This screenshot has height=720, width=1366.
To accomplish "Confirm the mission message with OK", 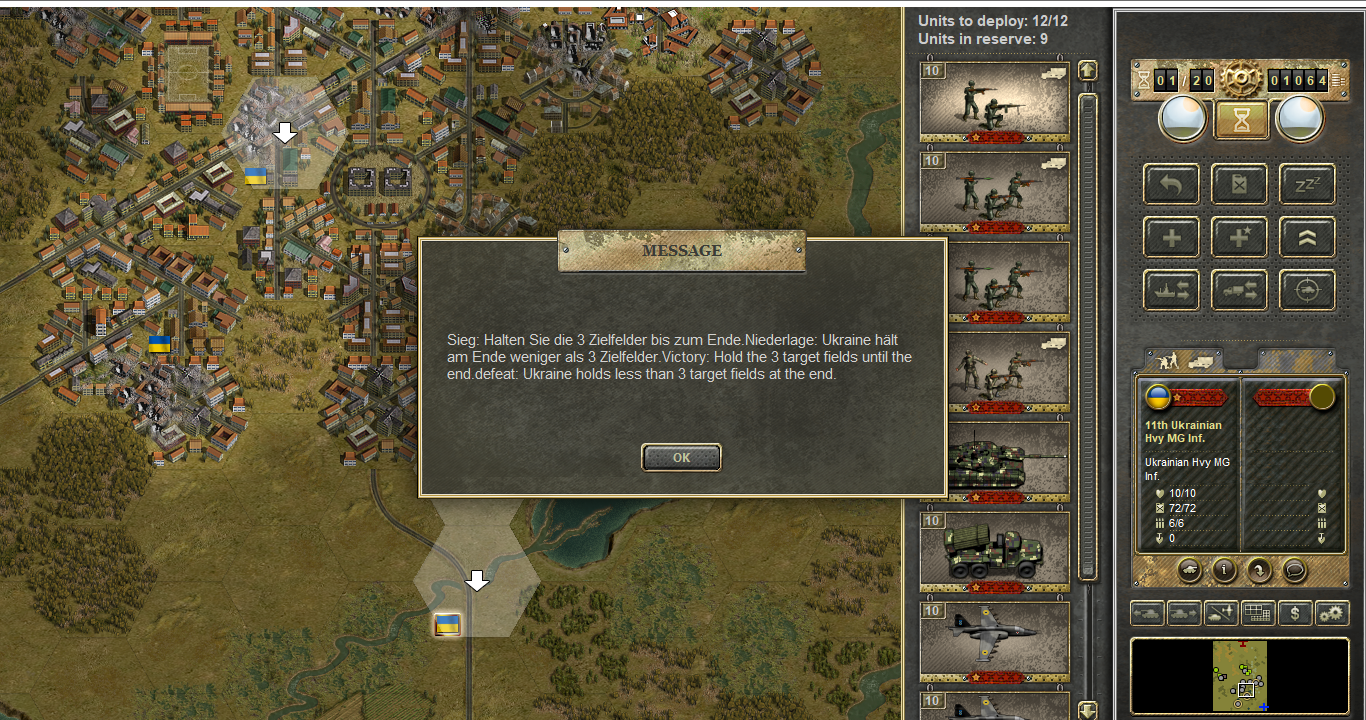I will (x=681, y=457).
